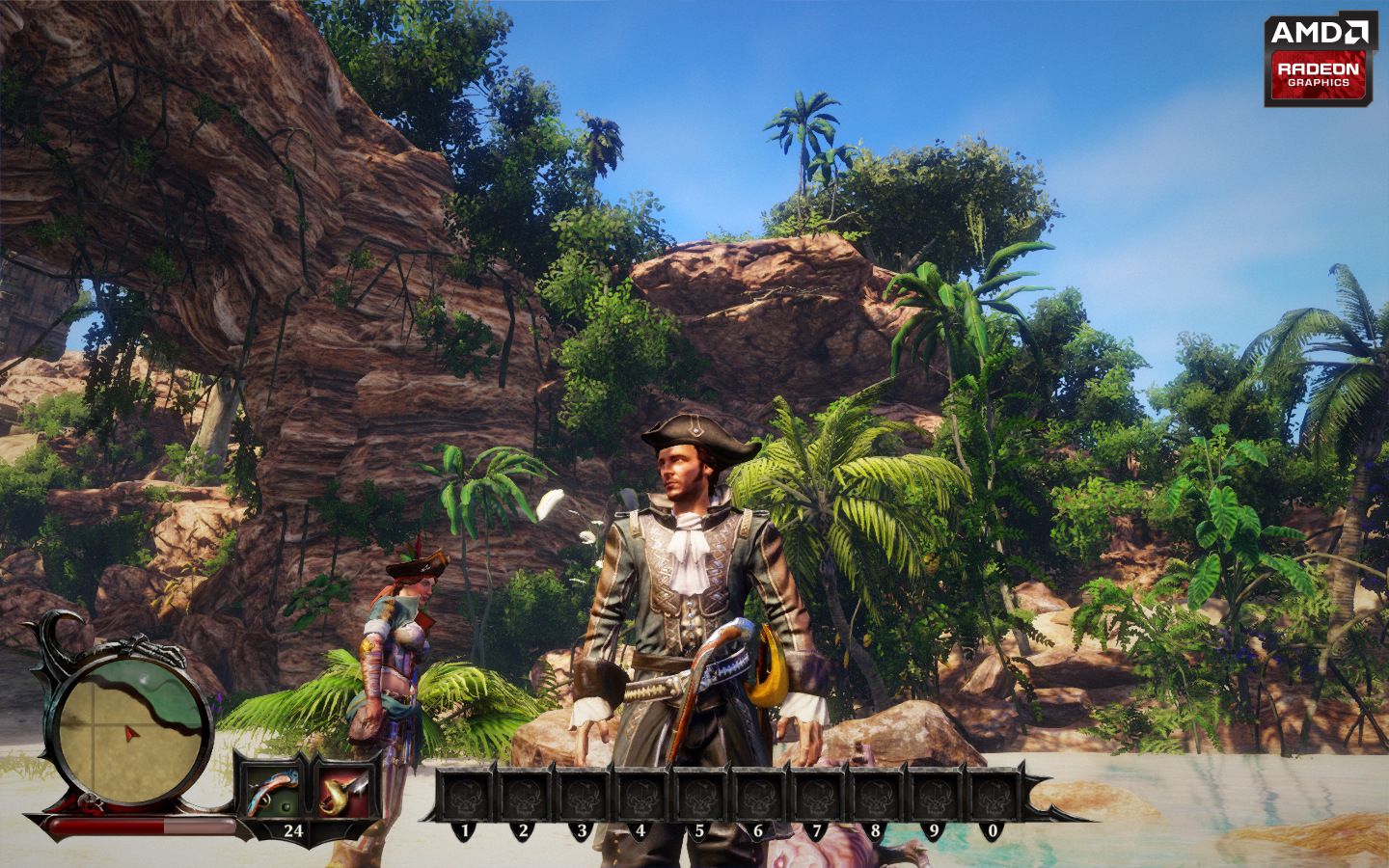Screen dimensions: 1389x868
Task: Activate hotbar slot 3
Action: tap(583, 796)
